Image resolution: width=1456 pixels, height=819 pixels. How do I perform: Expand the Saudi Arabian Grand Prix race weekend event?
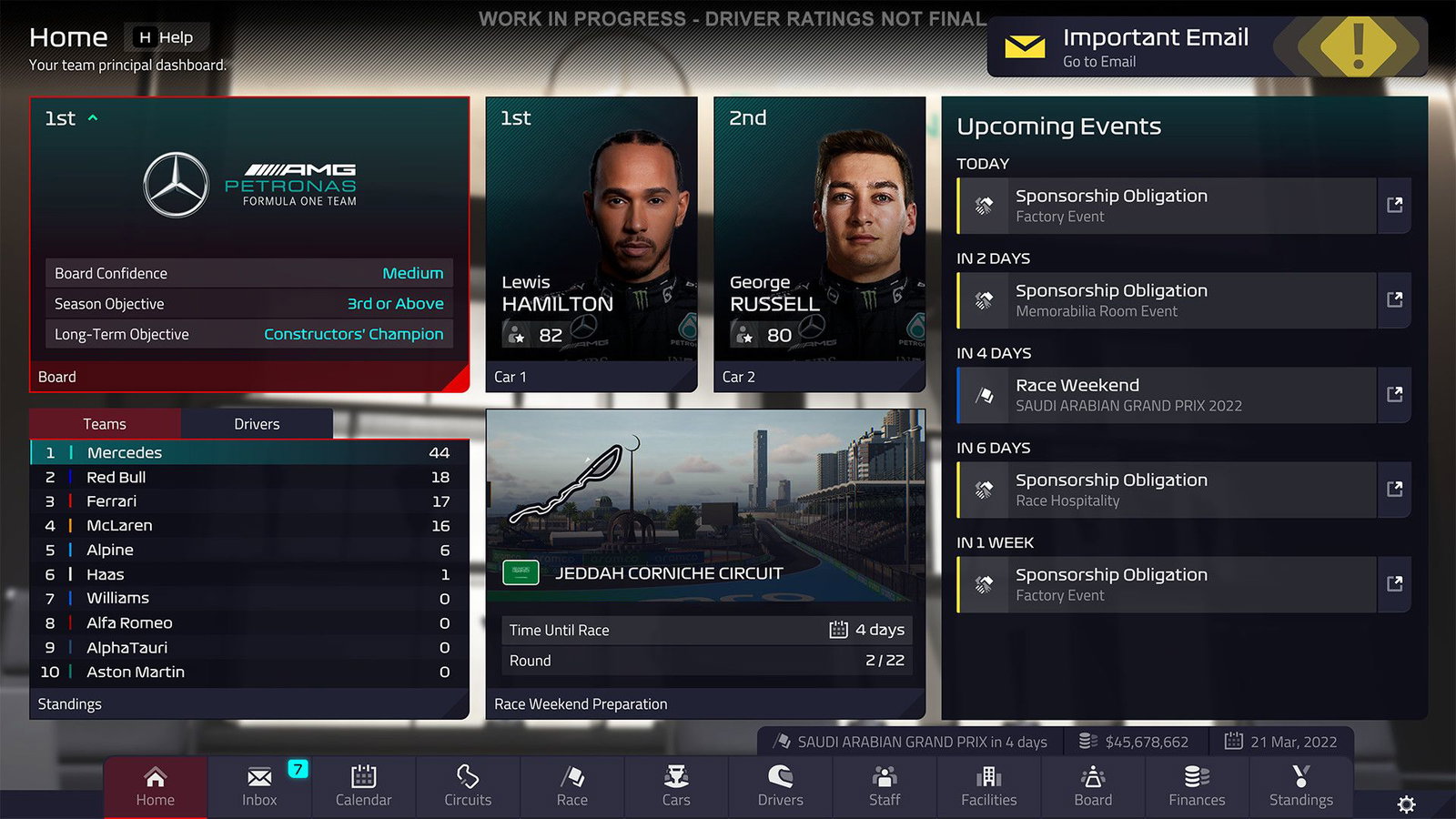point(1395,395)
